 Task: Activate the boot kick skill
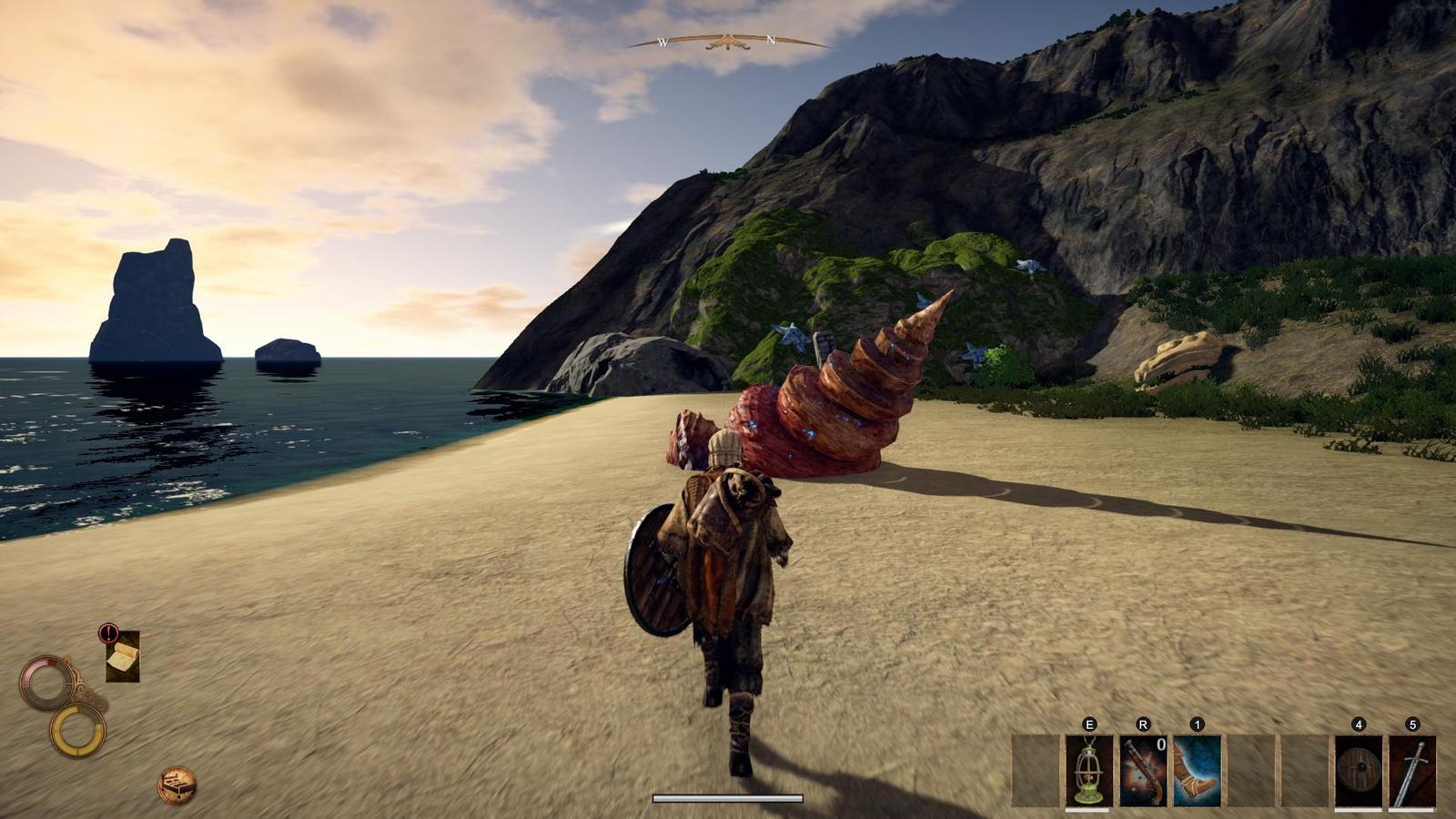[1197, 771]
